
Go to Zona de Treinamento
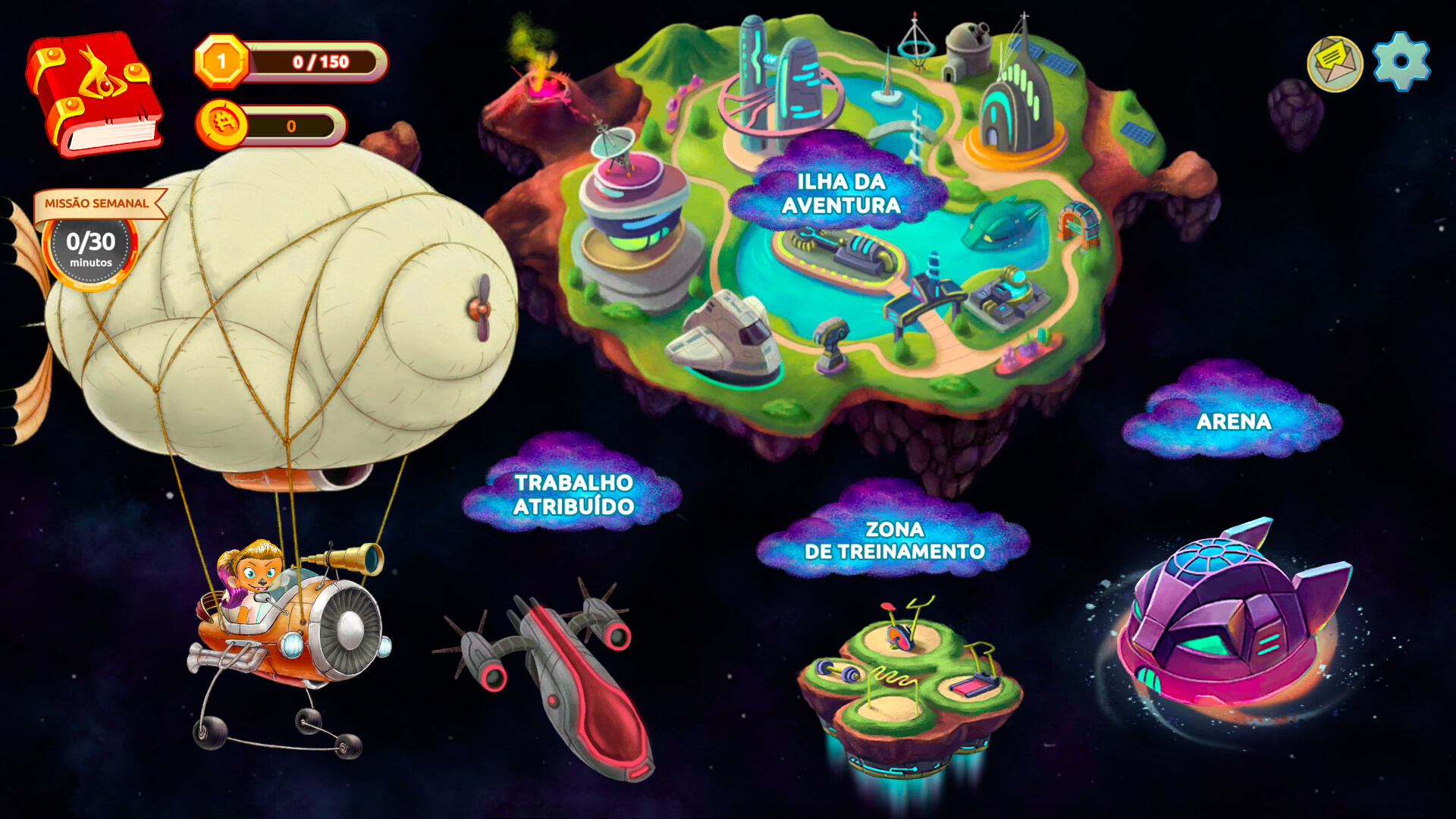coord(894,540)
